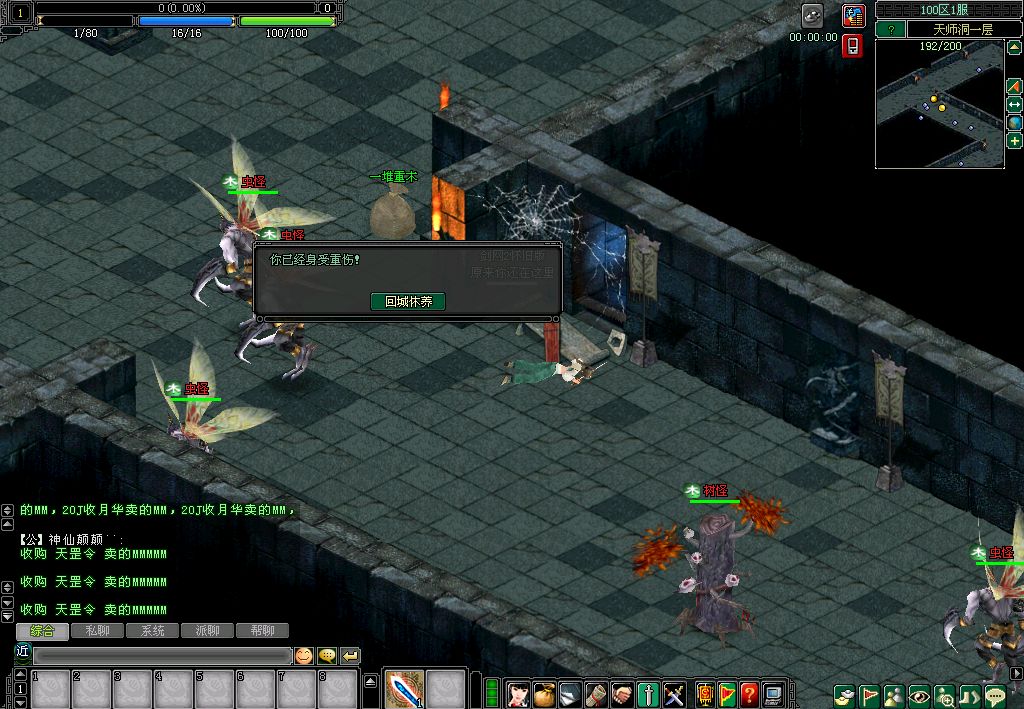Screen dimensions: 1024x709
Task: Open the money bag inventory
Action: 544,692
